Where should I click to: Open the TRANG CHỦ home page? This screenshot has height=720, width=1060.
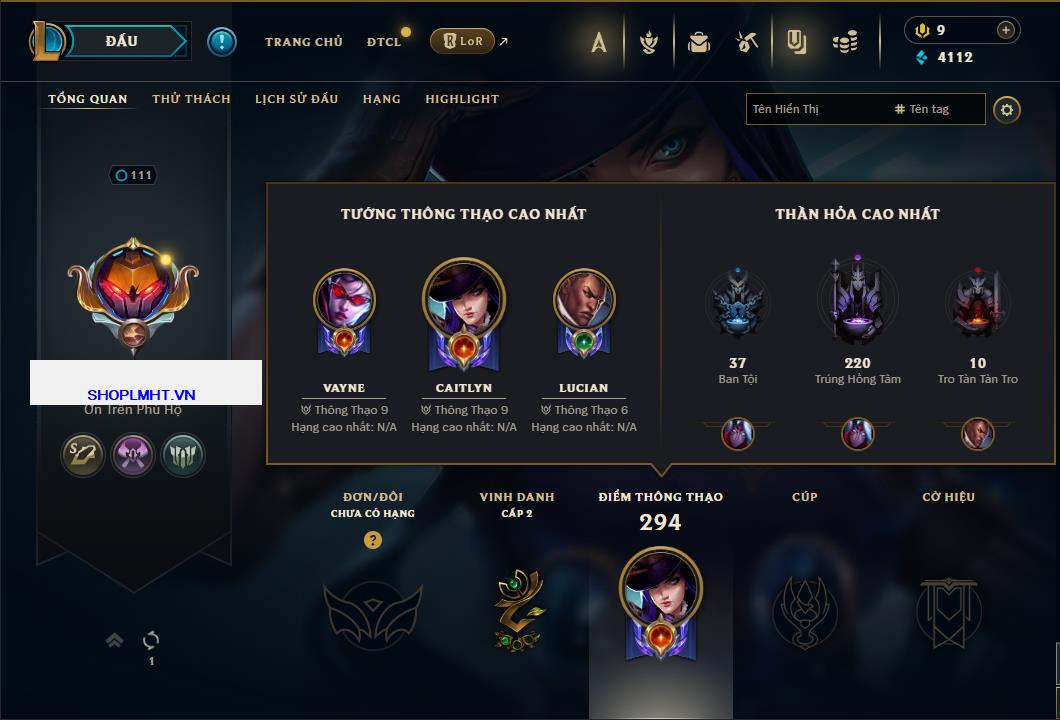click(x=303, y=42)
